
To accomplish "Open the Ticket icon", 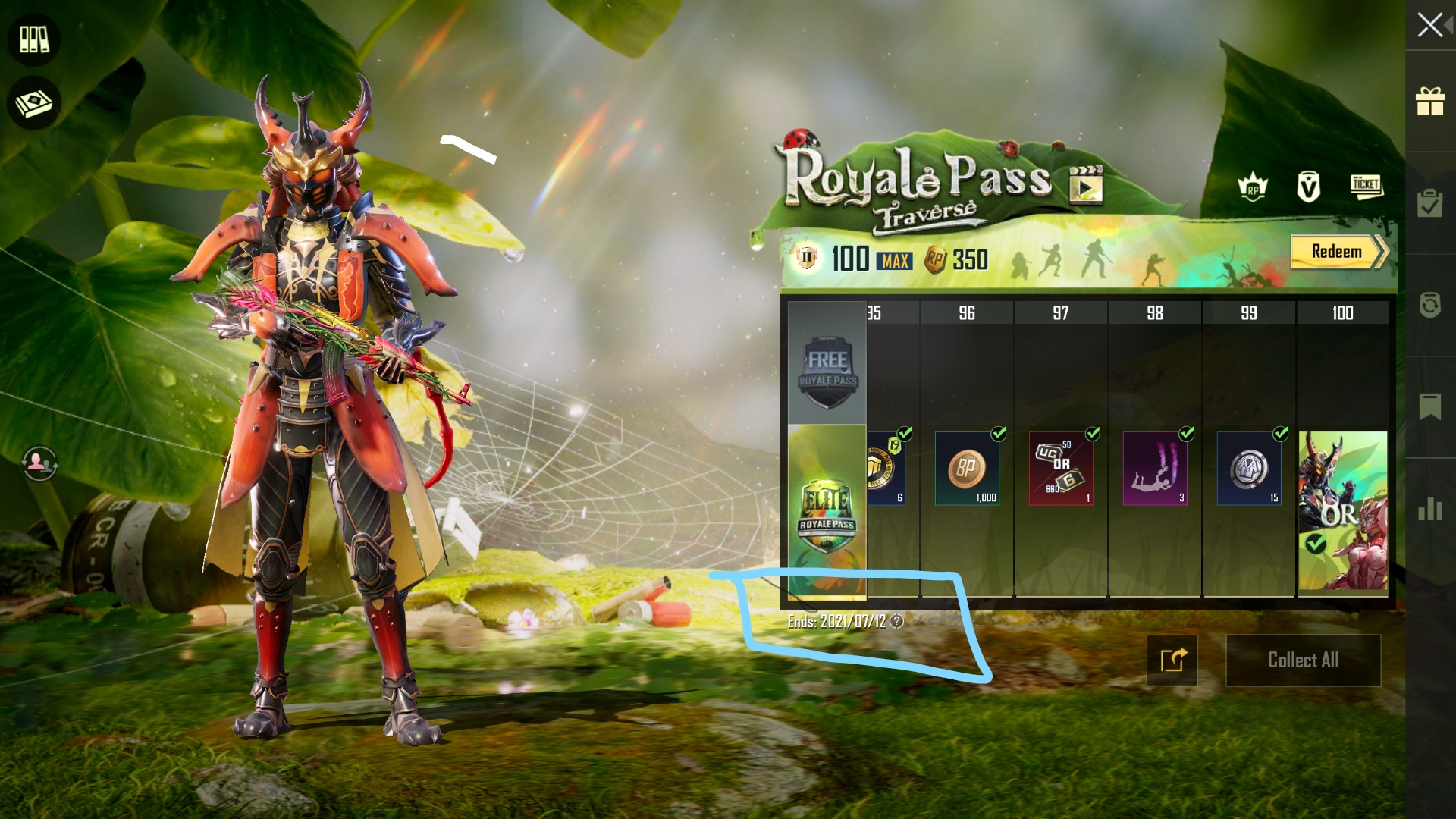I will [x=1367, y=186].
